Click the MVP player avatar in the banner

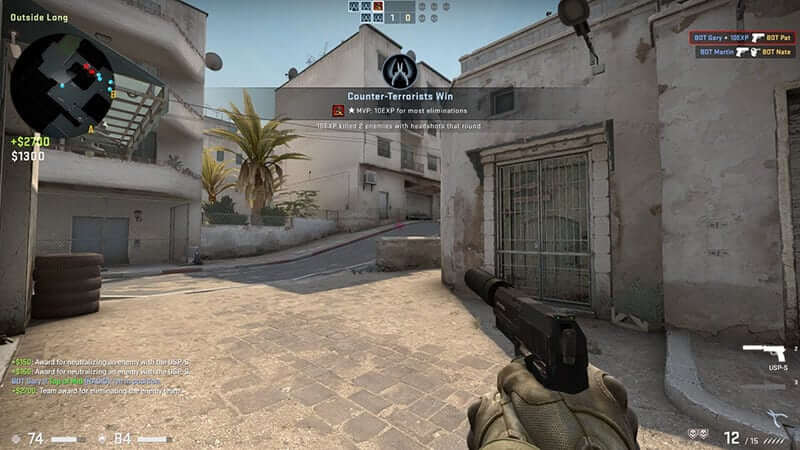coord(338,110)
